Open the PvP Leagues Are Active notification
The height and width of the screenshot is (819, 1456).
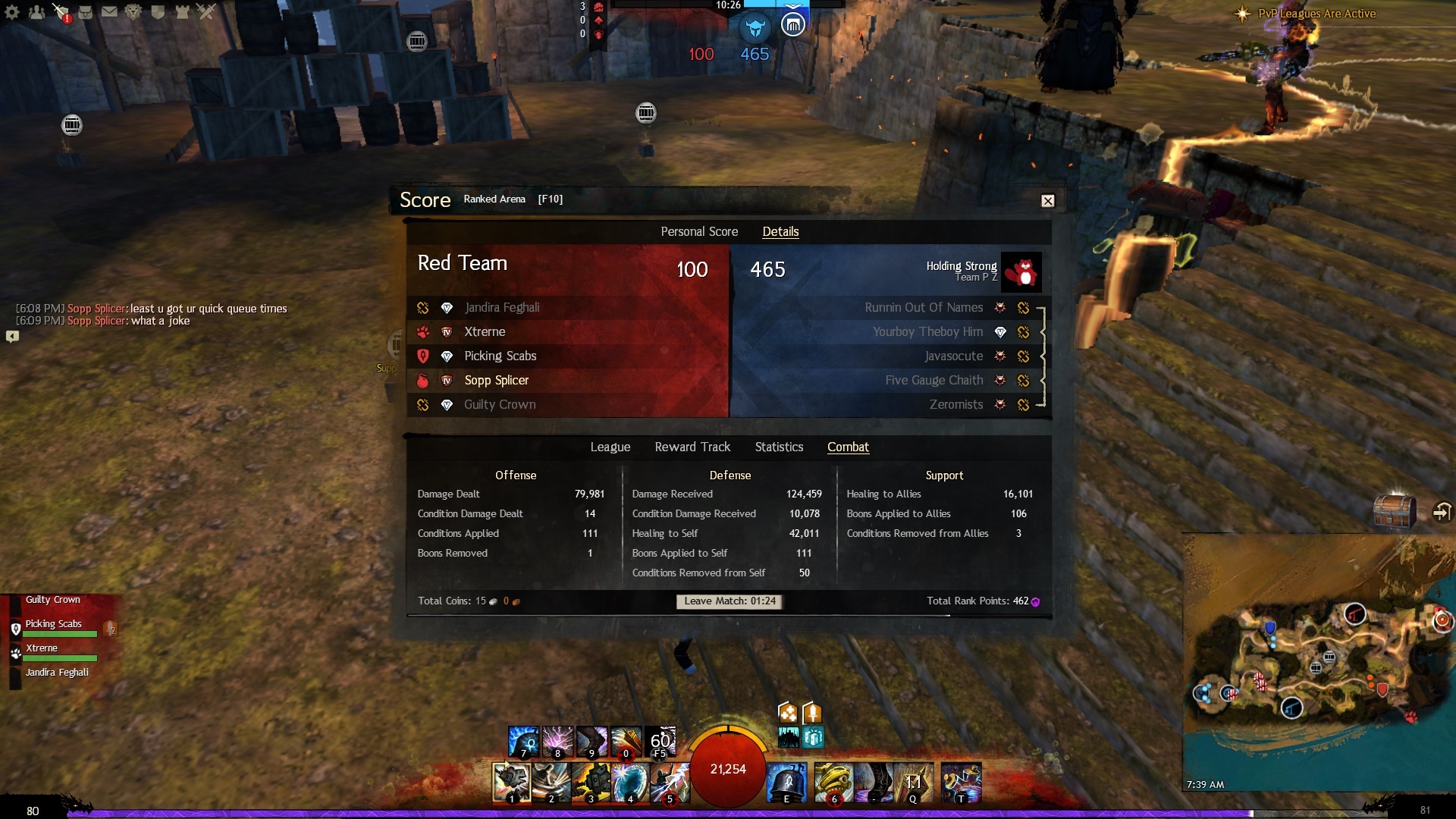[1316, 14]
